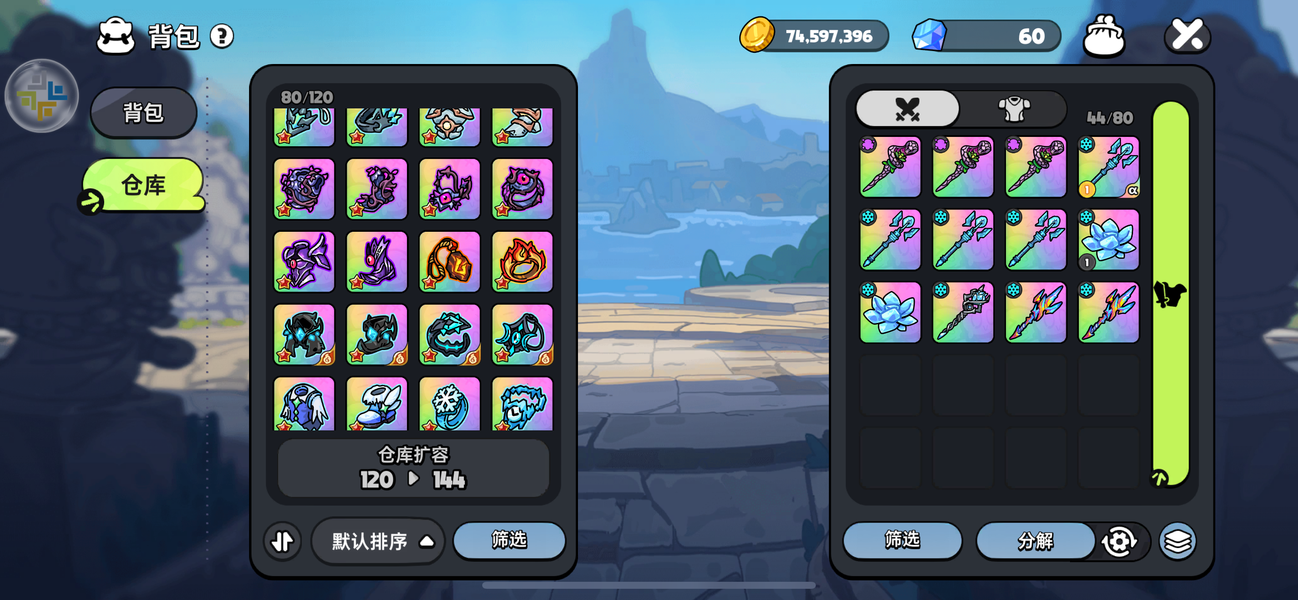1298x600 pixels.
Task: Select the snowflake emblem item
Action: (449, 404)
